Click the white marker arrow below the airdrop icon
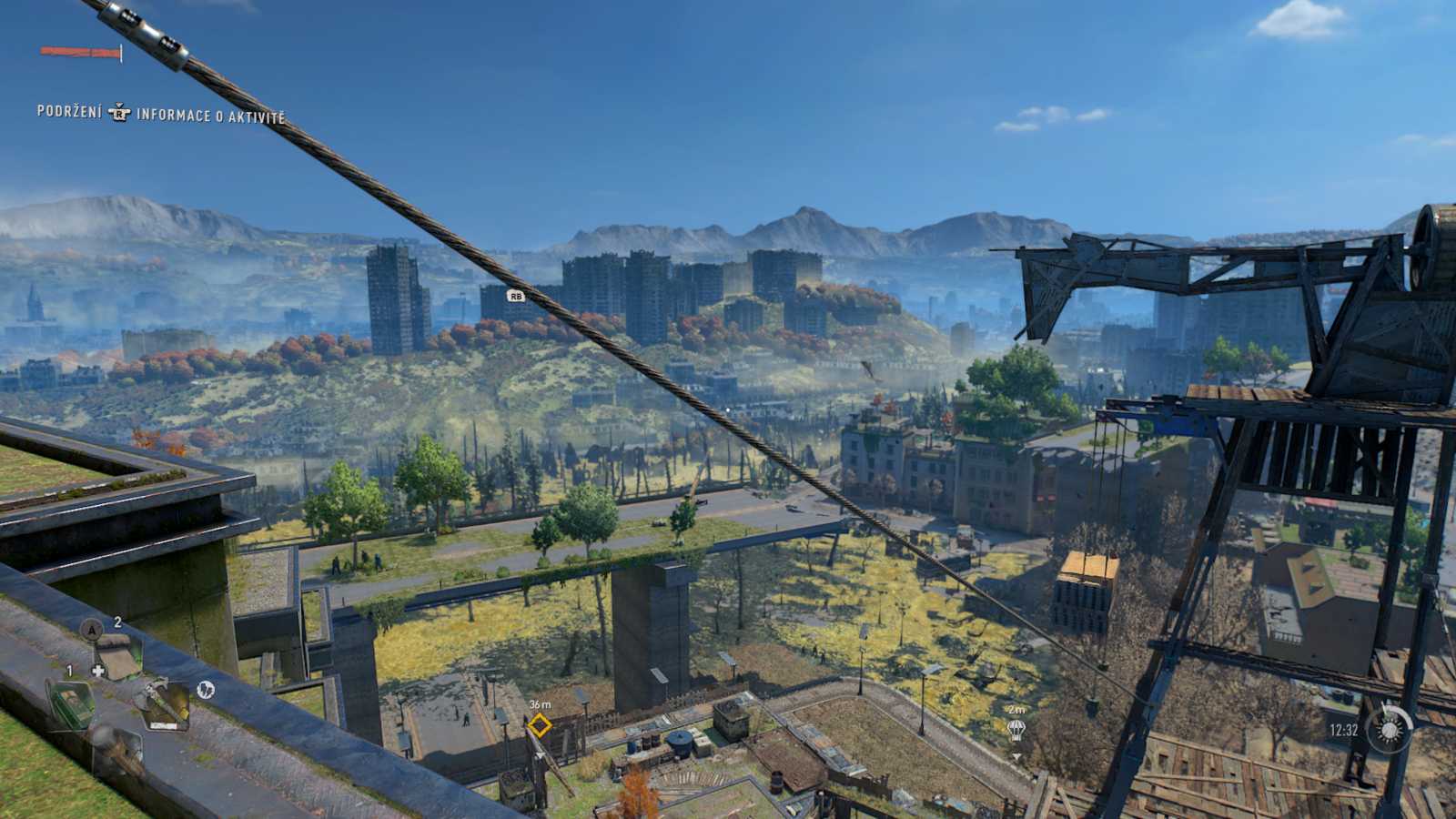This screenshot has height=819, width=1456. [x=1016, y=756]
